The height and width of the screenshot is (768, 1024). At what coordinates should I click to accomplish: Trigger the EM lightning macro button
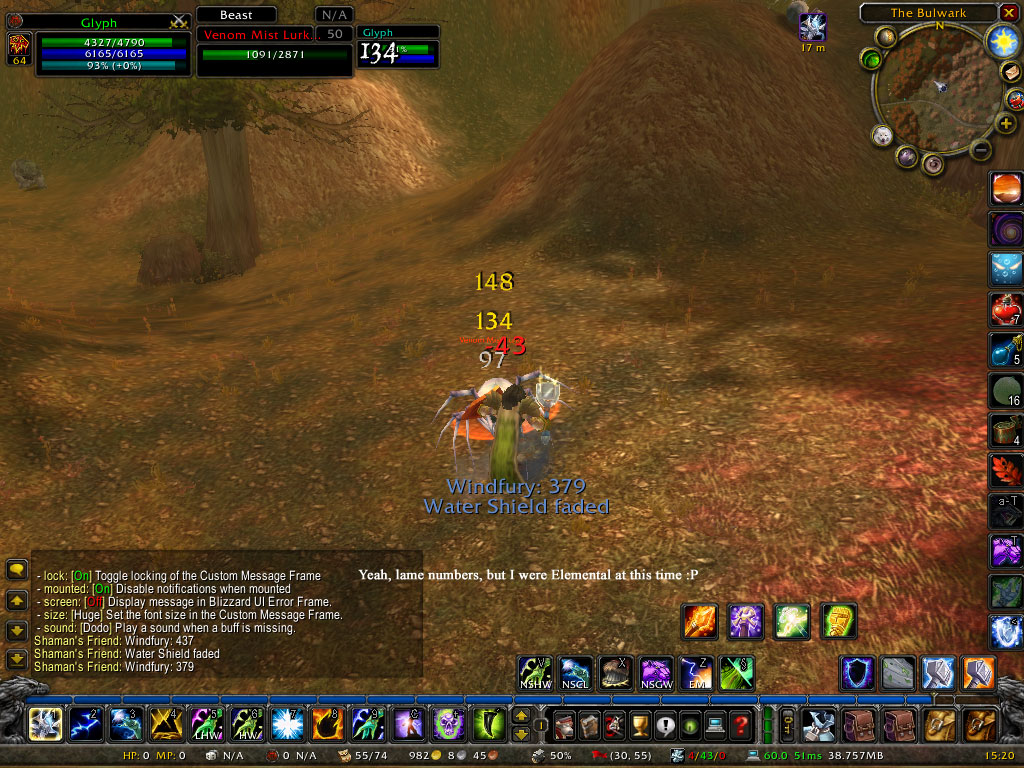695,673
